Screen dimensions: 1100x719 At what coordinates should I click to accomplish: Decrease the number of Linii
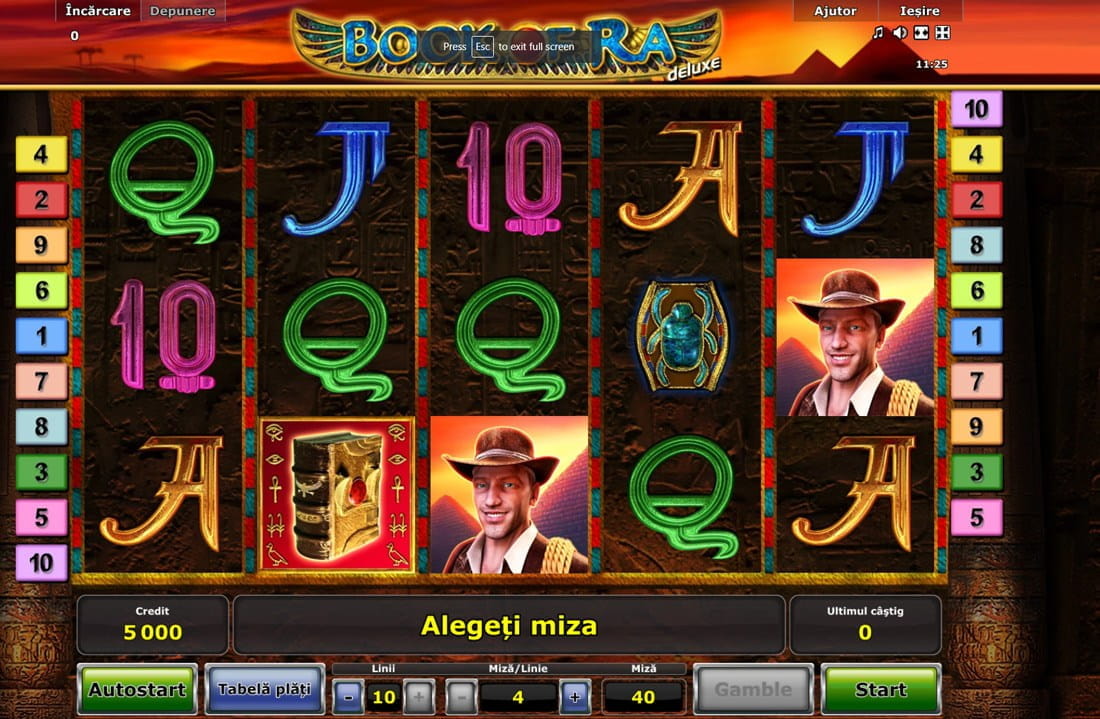347,696
